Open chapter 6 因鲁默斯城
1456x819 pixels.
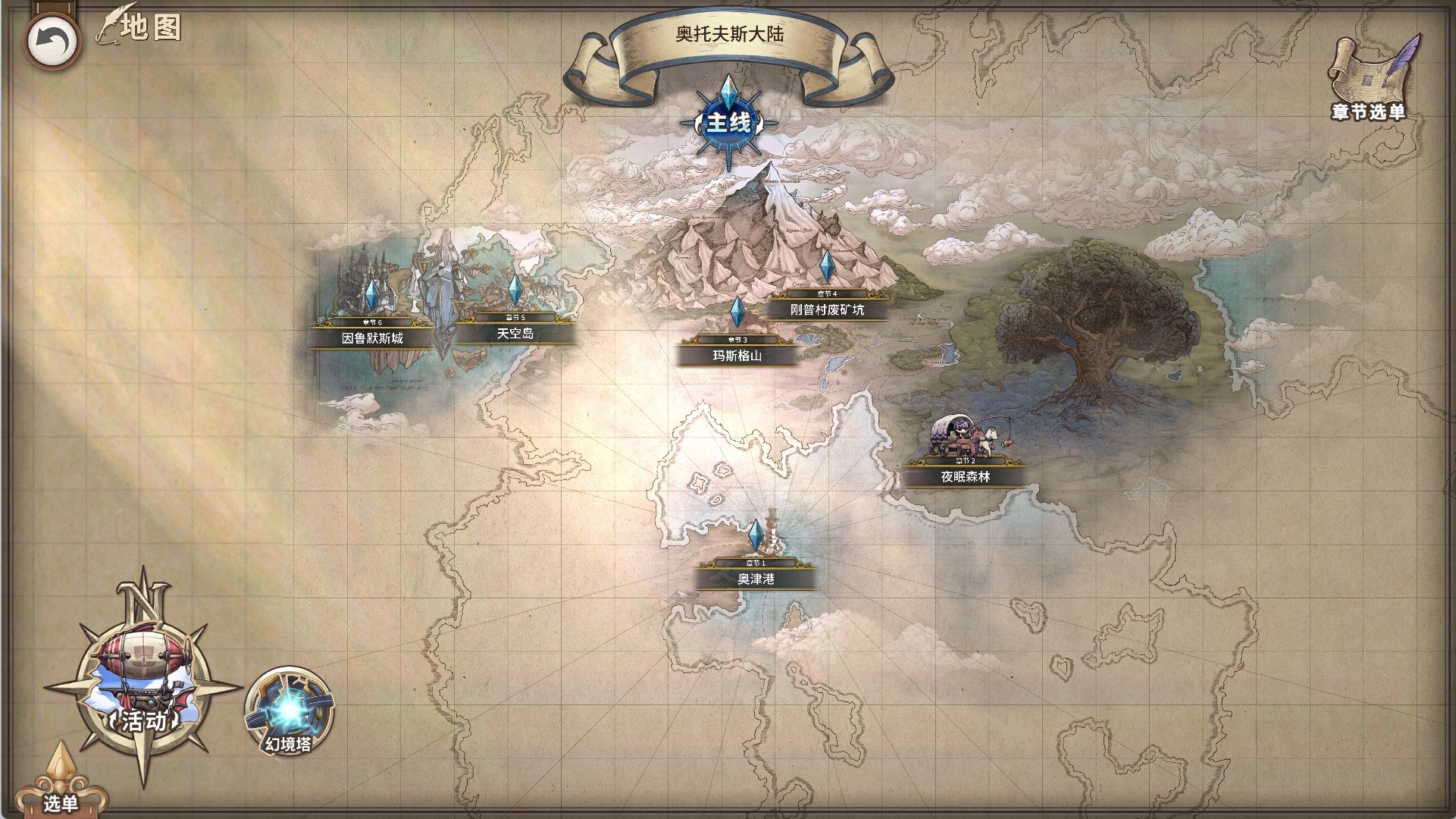[x=372, y=337]
